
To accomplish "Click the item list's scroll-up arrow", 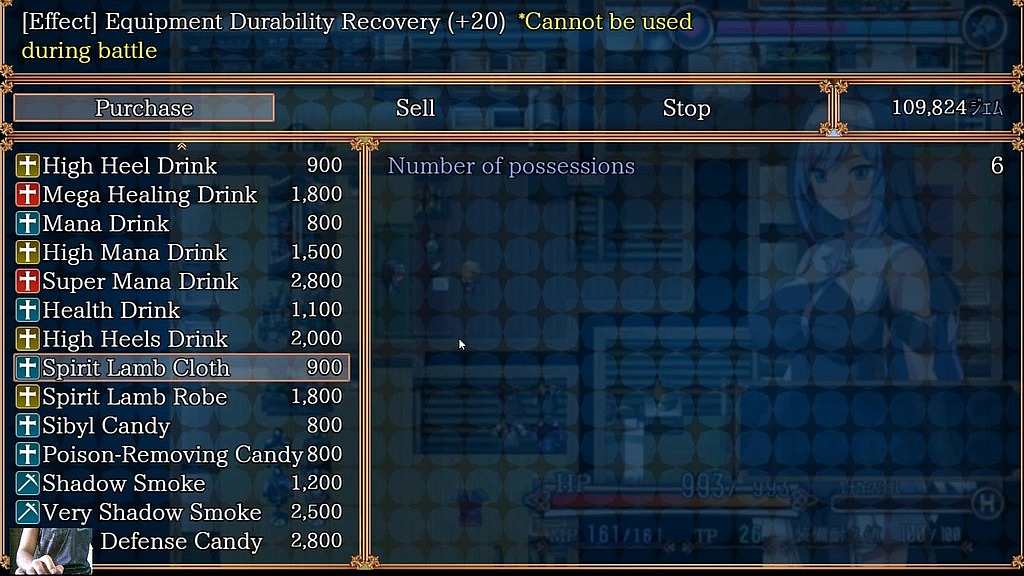I will point(181,147).
